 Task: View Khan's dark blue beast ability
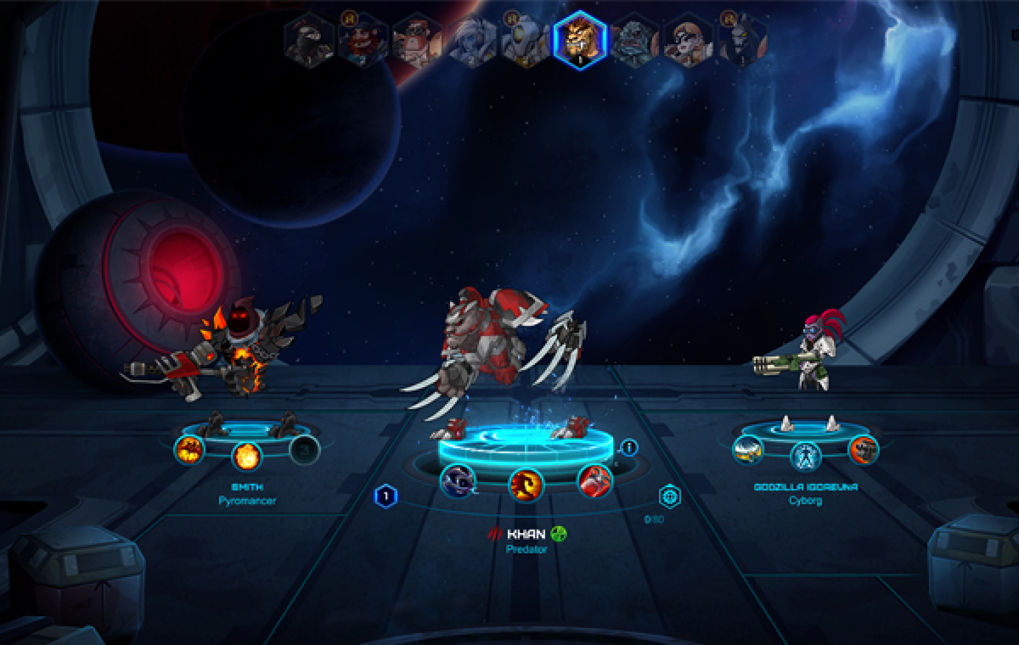[x=458, y=480]
